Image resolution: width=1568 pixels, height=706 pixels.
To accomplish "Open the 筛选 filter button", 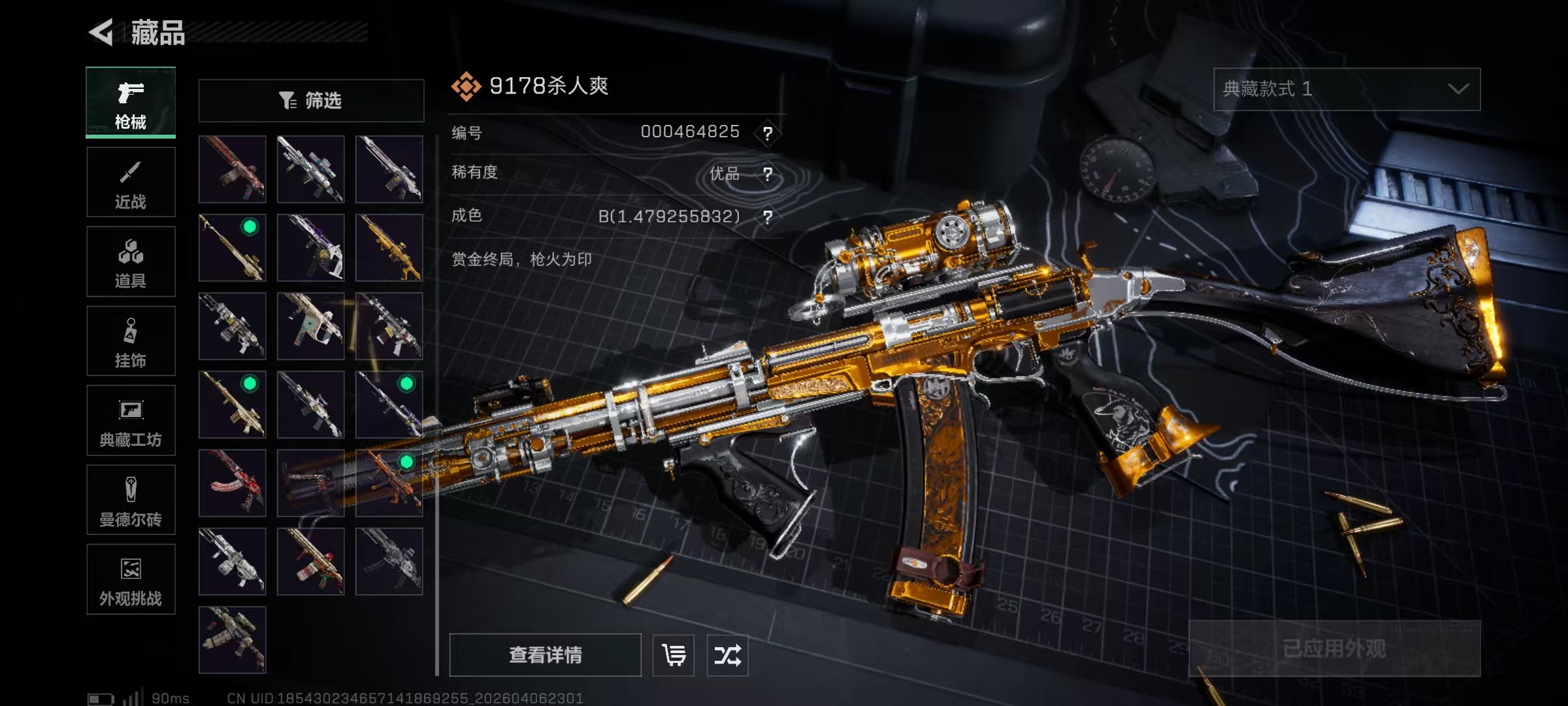I will 311,100.
